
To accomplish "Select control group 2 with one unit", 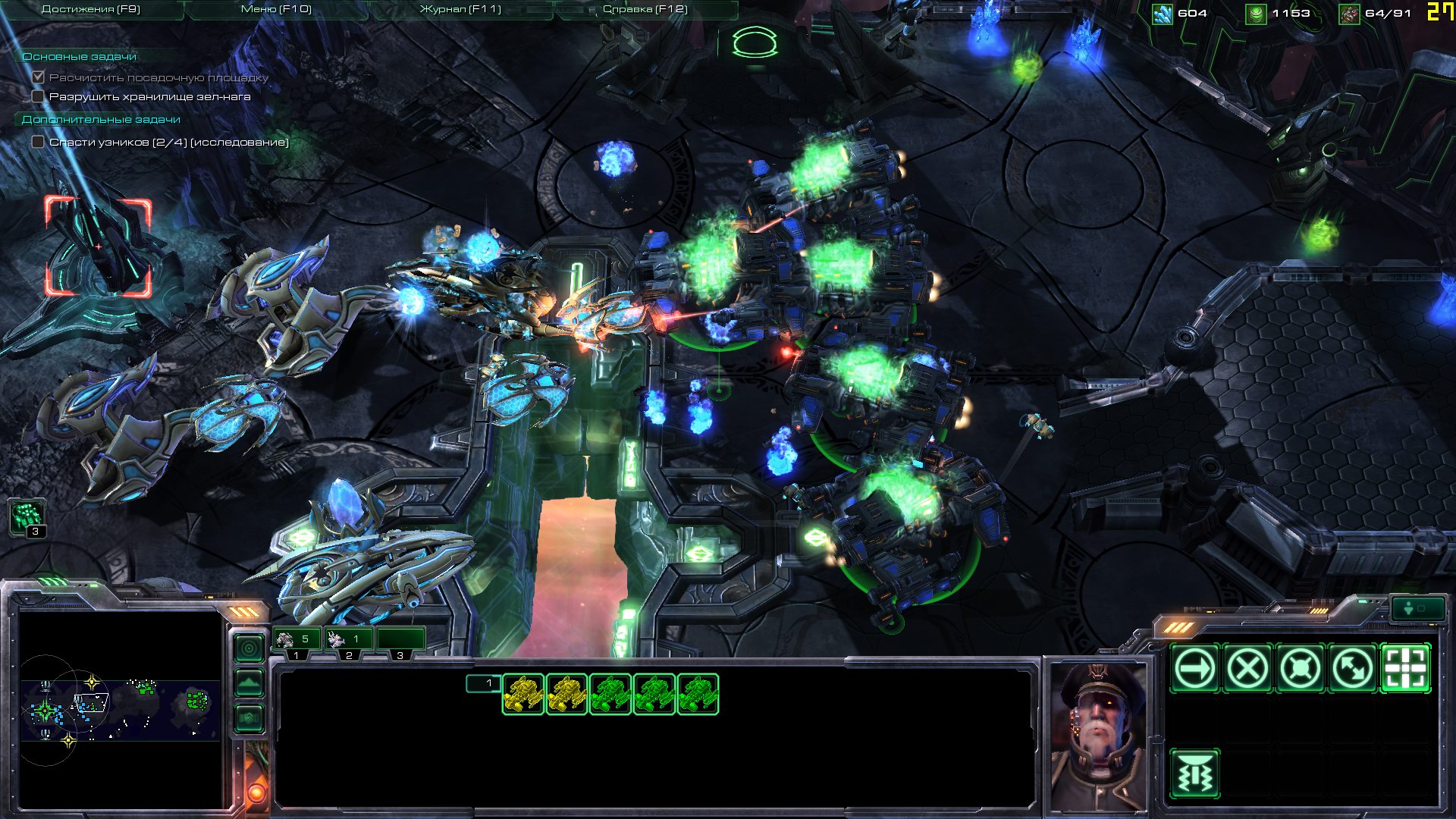I will pos(348,641).
